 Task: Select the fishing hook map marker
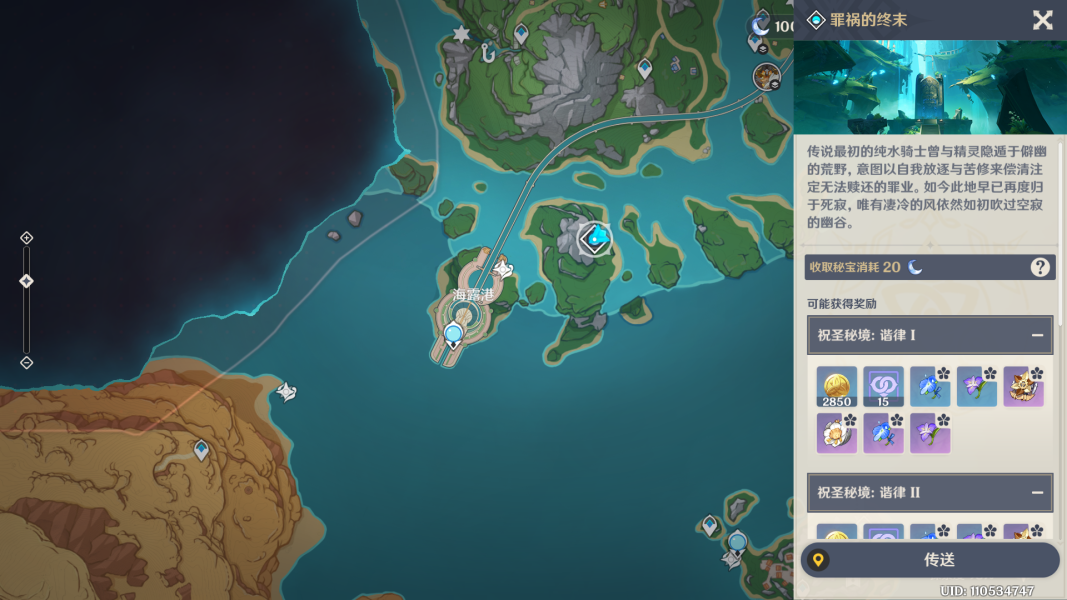point(488,53)
